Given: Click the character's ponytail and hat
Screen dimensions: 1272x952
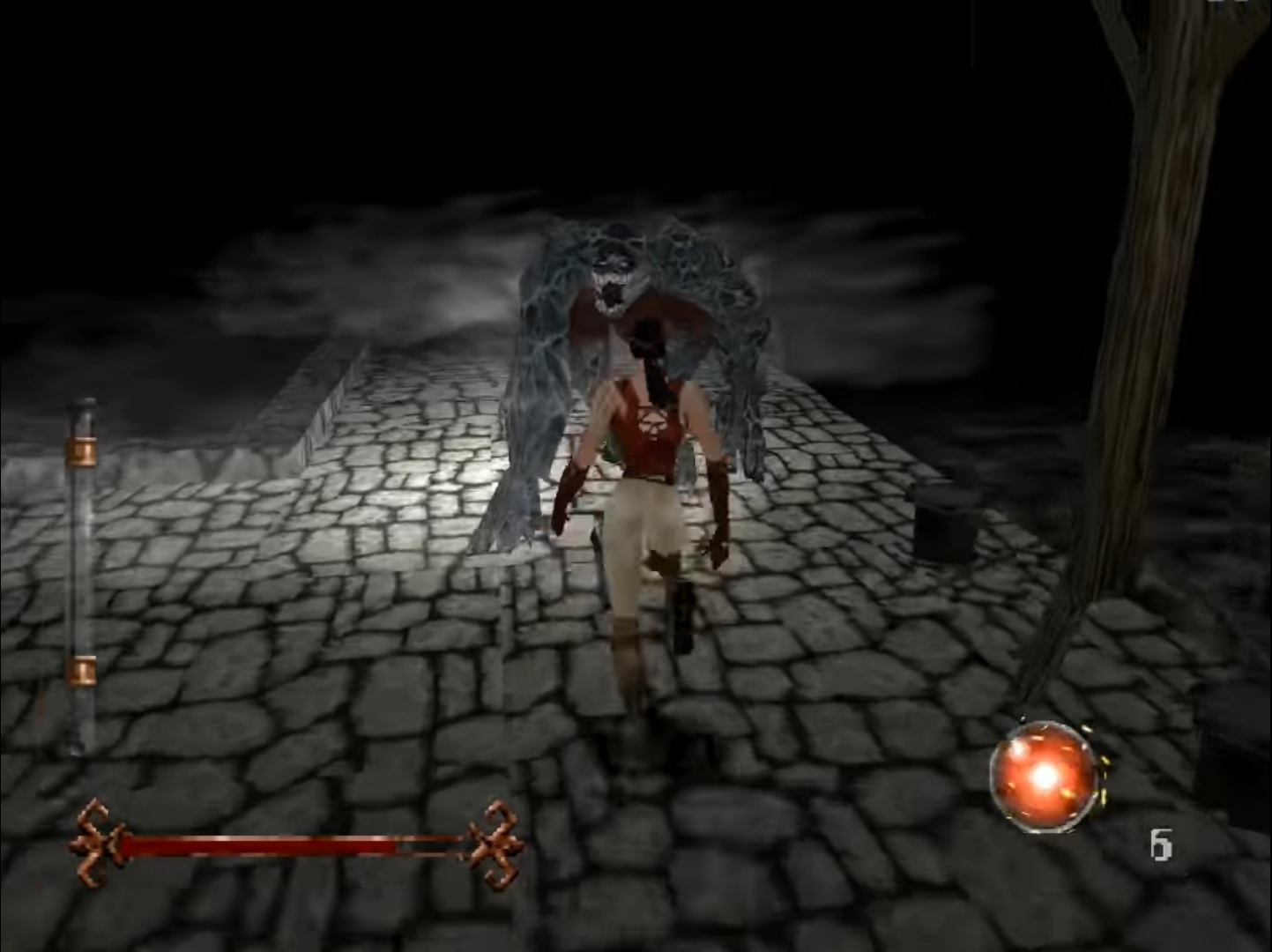Looking at the screenshot, I should (650, 353).
